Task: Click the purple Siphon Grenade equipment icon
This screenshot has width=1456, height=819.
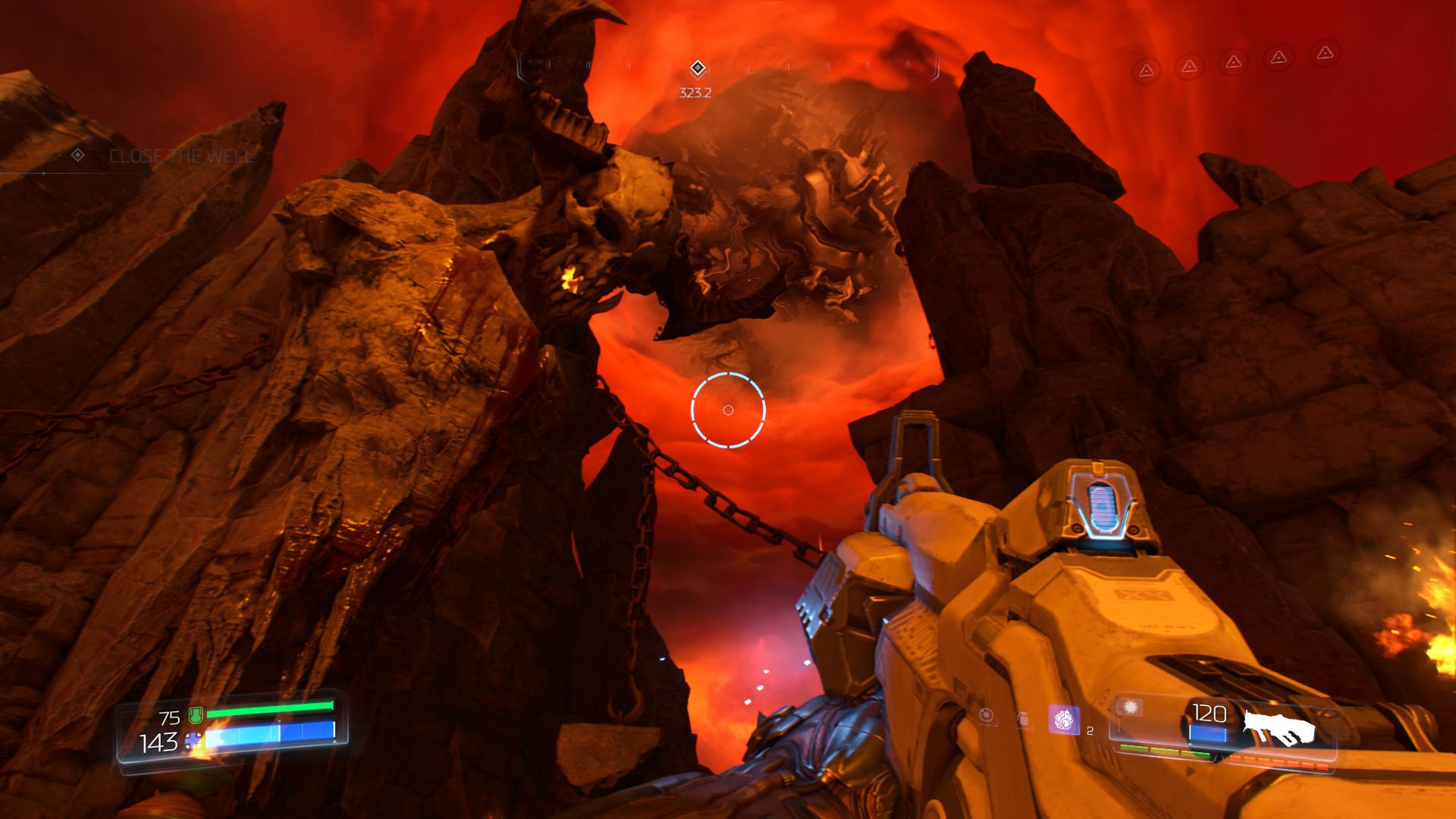Action: [1065, 719]
